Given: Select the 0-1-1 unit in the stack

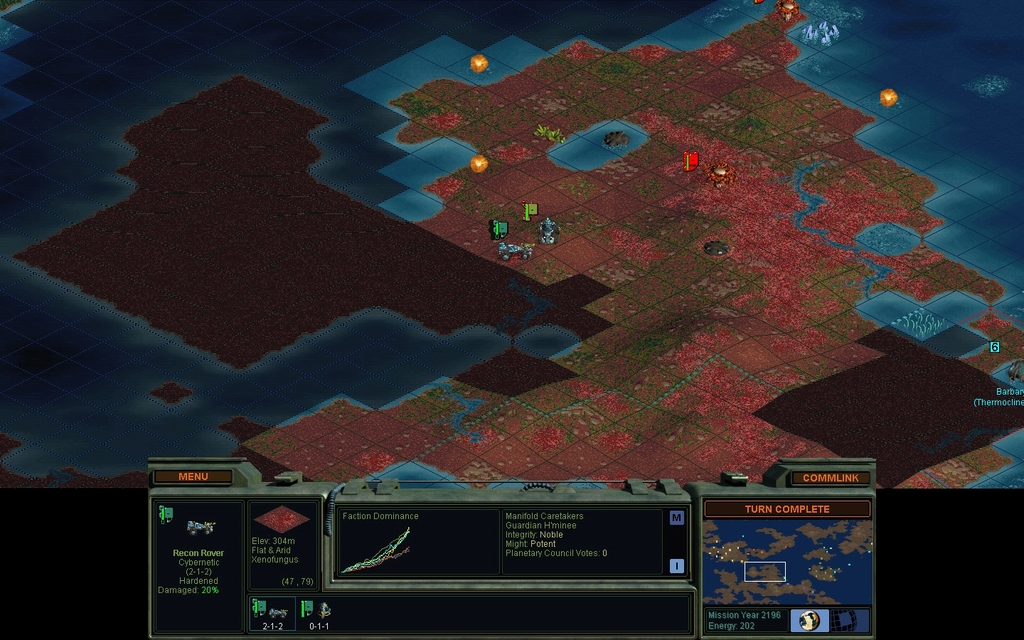Looking at the screenshot, I should pyautogui.click(x=318, y=611).
